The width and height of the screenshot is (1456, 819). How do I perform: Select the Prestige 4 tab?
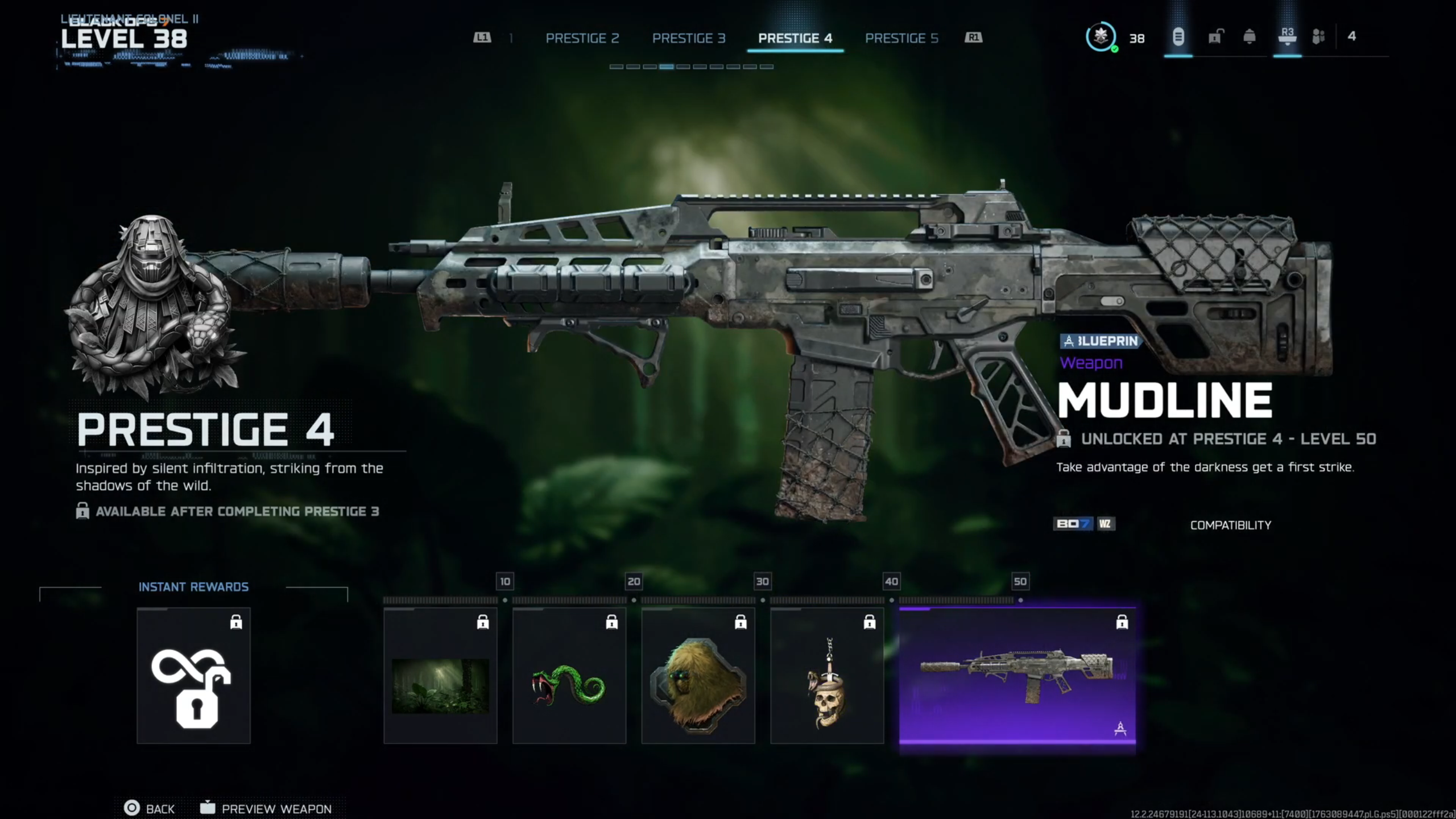pyautogui.click(x=795, y=38)
